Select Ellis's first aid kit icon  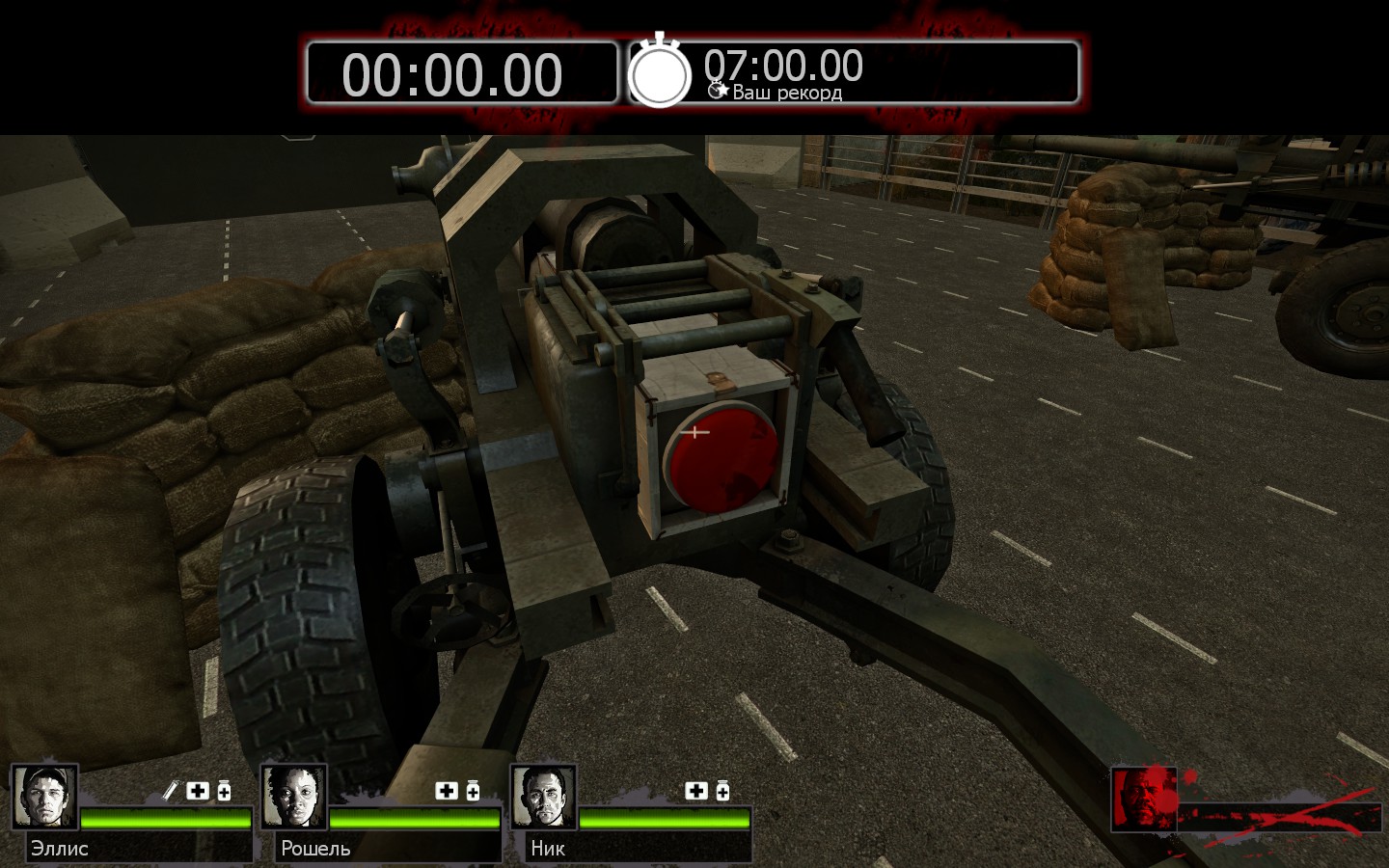198,791
